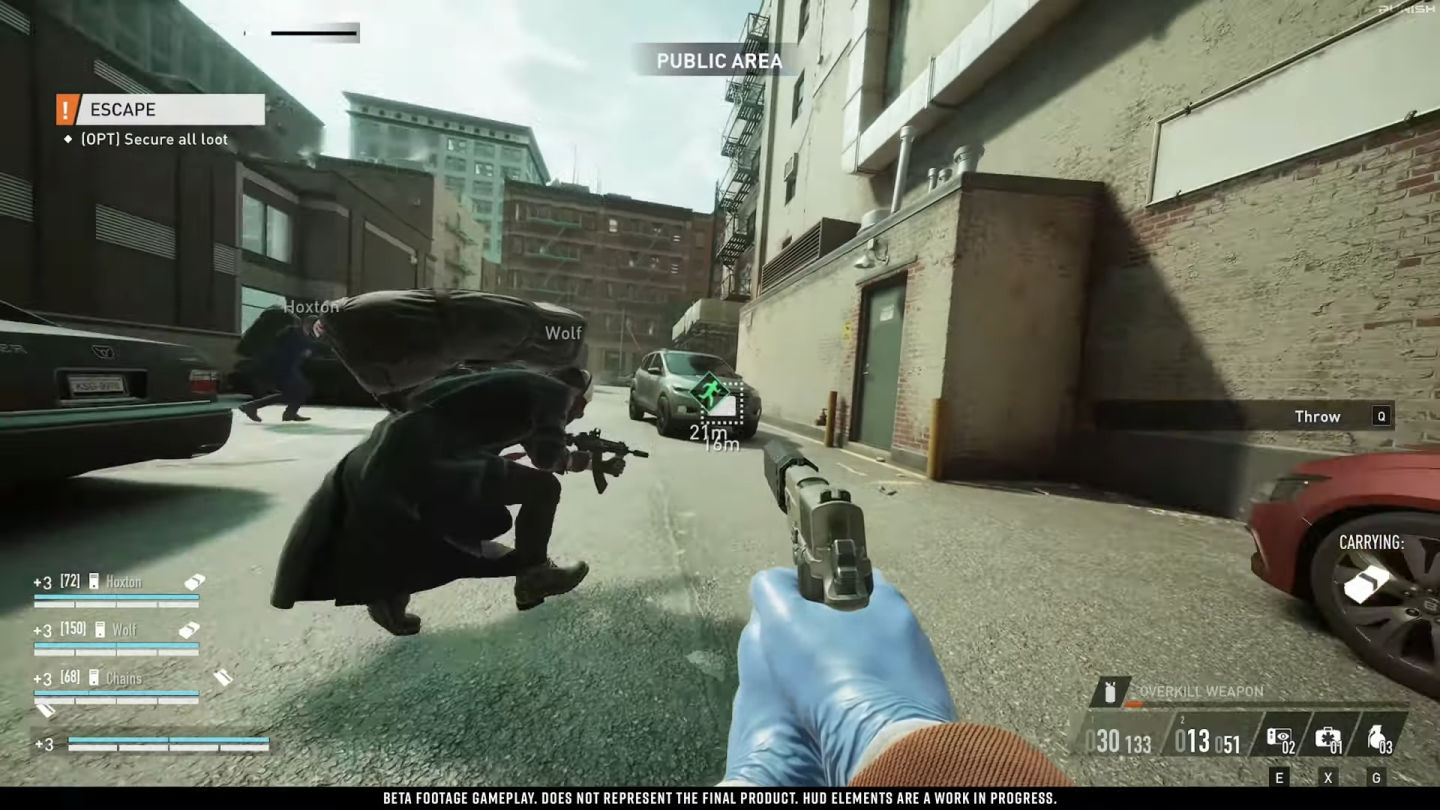This screenshot has height=810, width=1440.
Task: Click the orange warning icon beside ESCAPE
Action: pos(68,109)
